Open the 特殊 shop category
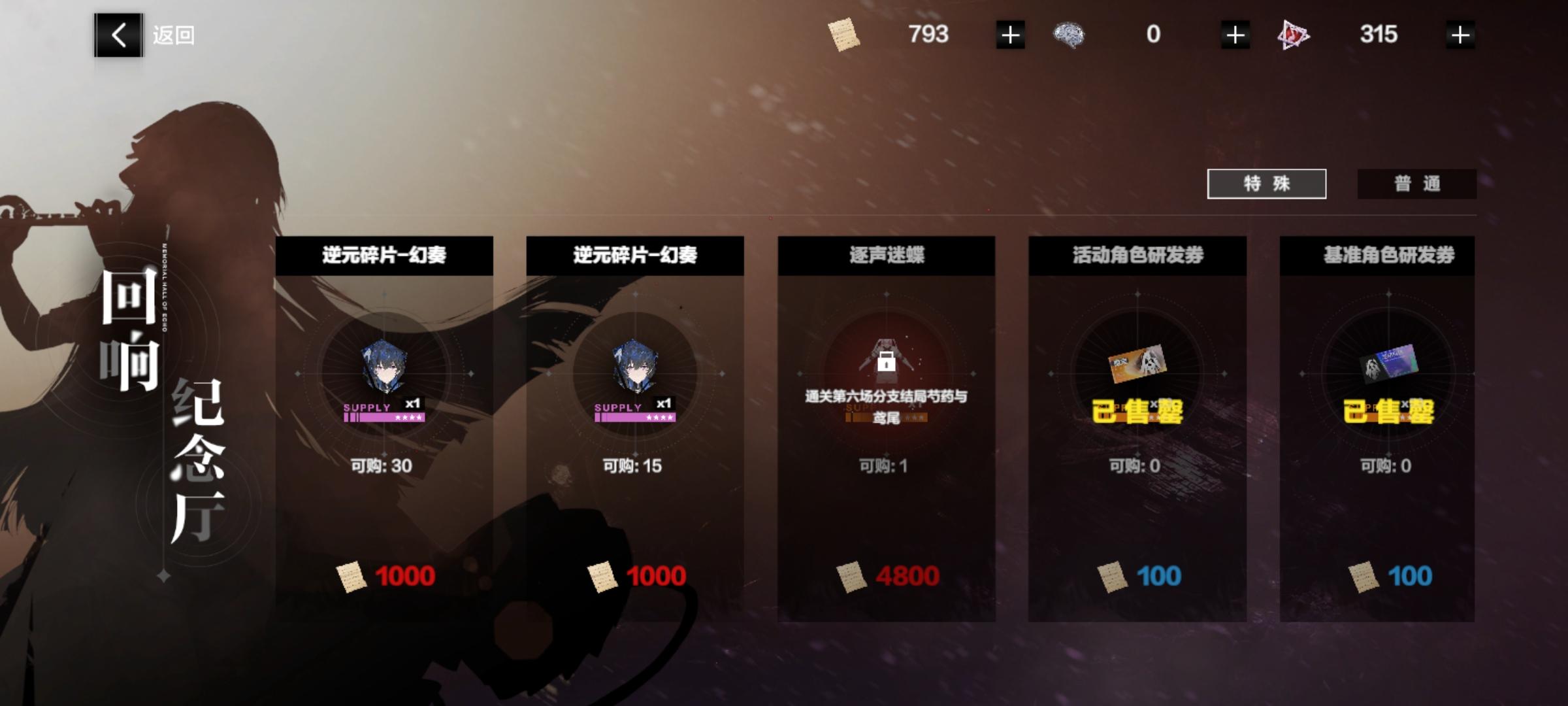This screenshot has height=706, width=1568. point(1267,185)
